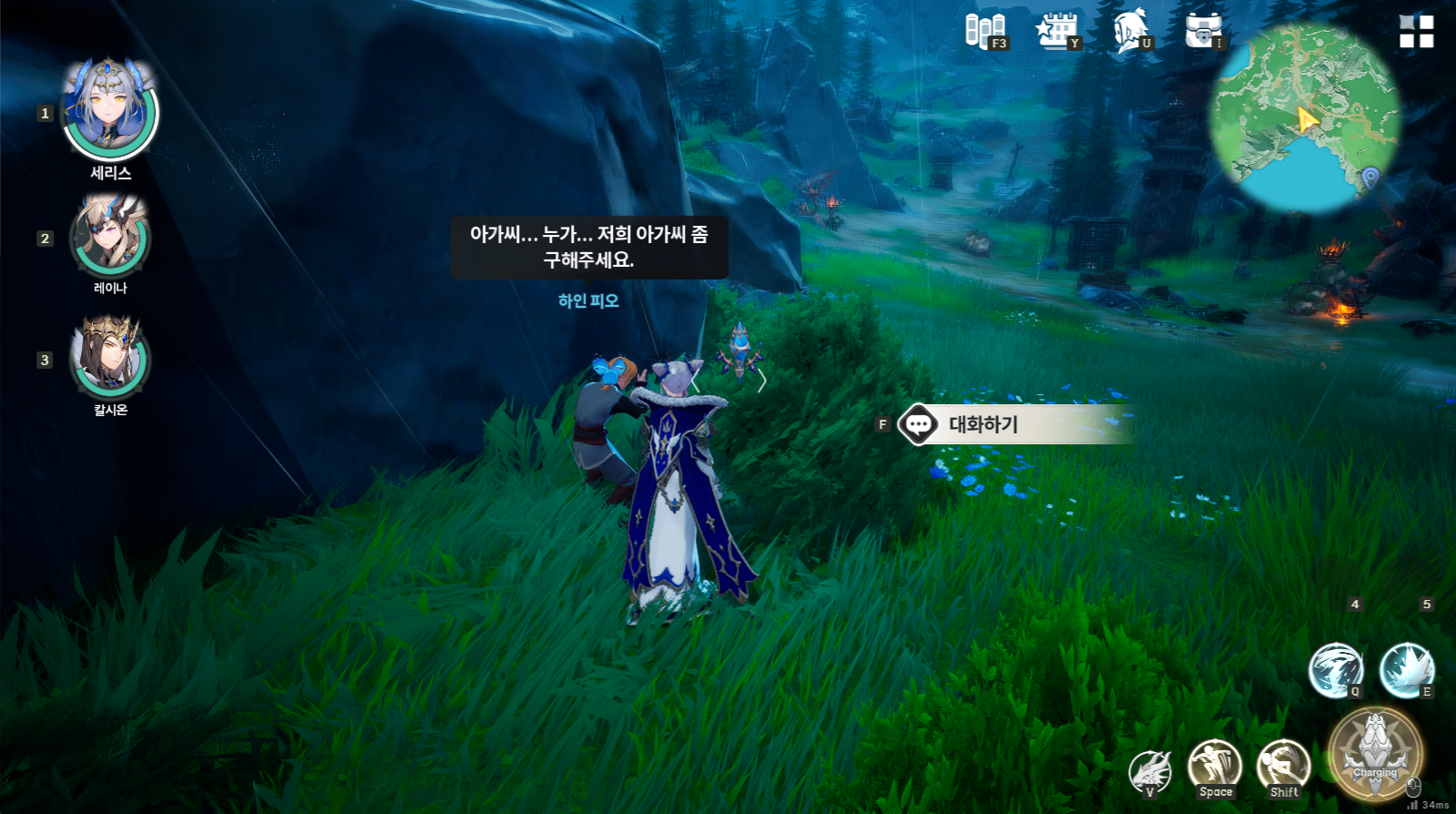Switch to party member 레이나

click(x=110, y=237)
